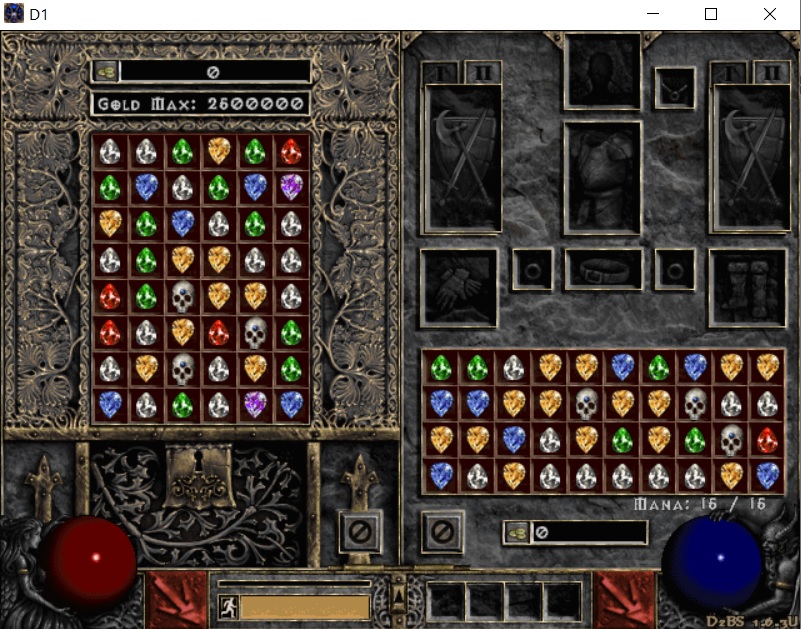Maximize the D1 game window

(x=711, y=14)
